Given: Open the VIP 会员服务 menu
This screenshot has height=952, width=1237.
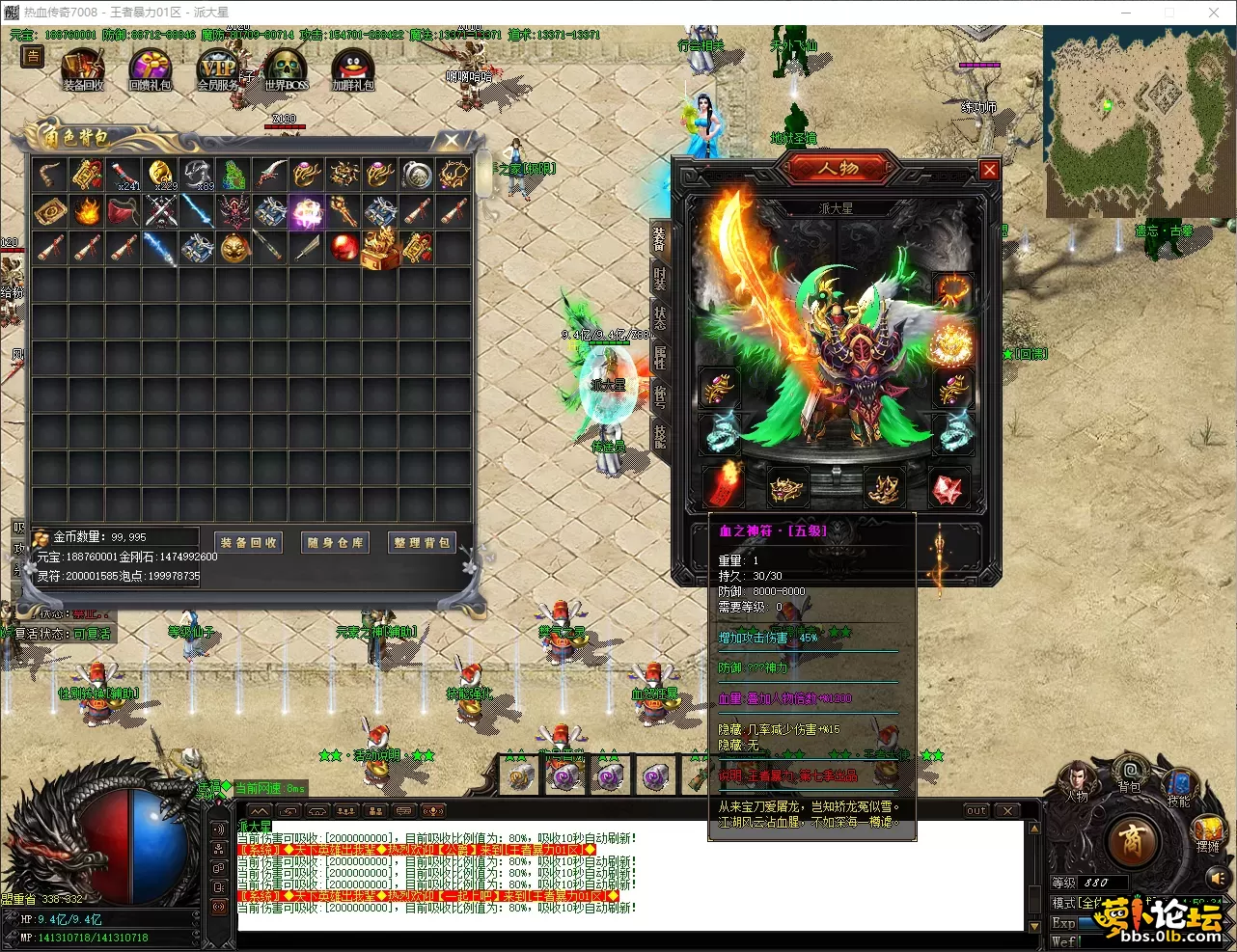Looking at the screenshot, I should click(x=218, y=69).
